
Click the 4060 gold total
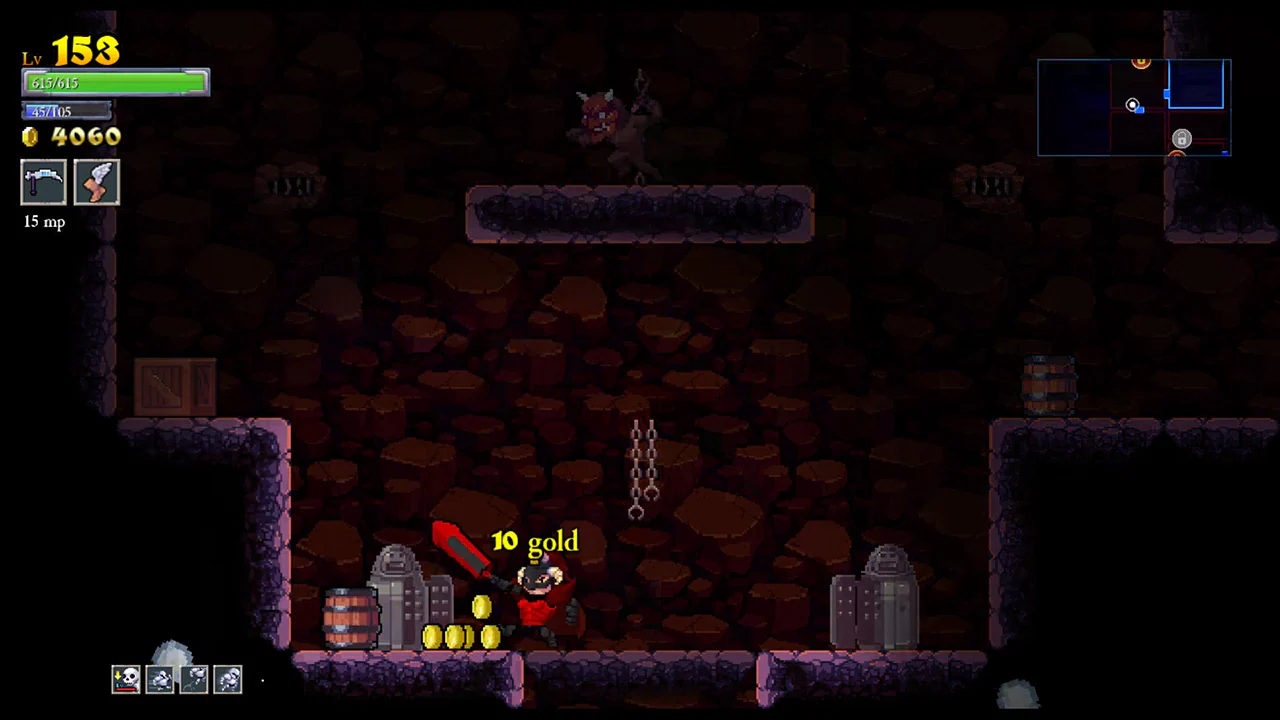click(85, 137)
